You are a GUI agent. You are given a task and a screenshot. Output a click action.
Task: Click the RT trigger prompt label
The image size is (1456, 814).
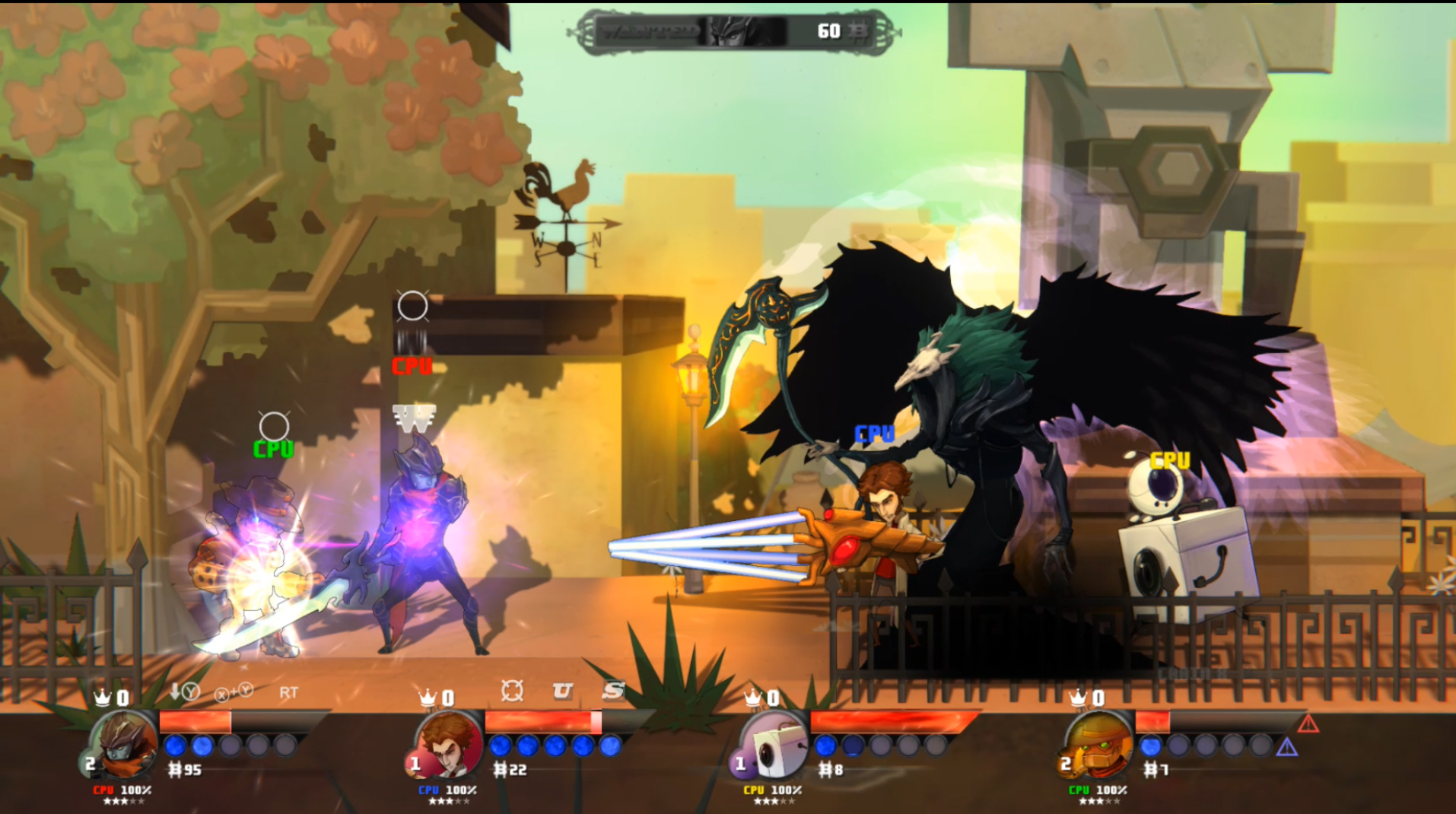[286, 694]
